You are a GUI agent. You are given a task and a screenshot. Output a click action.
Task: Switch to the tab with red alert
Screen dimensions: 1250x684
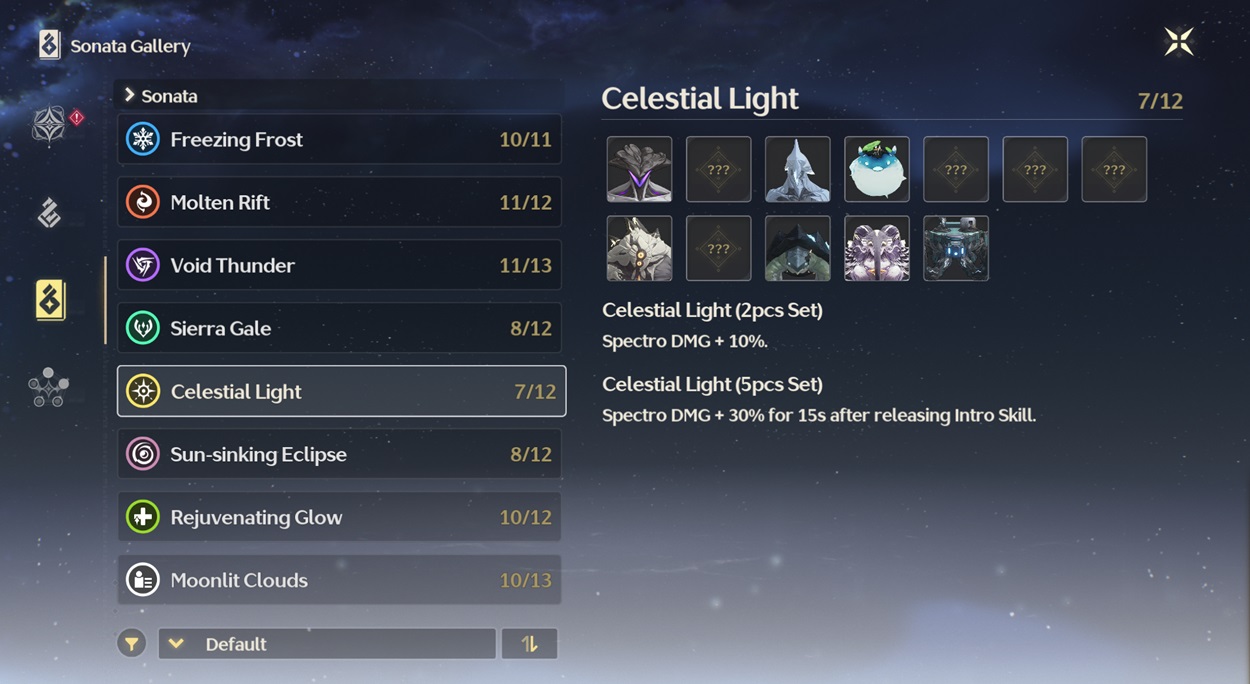tap(50, 125)
